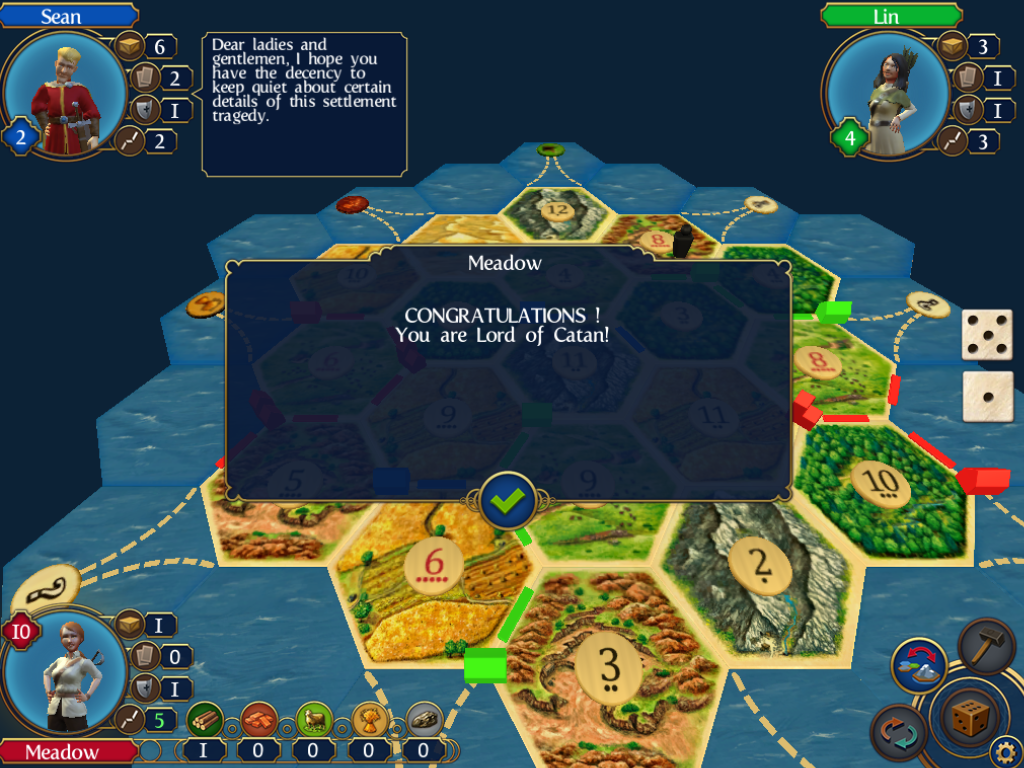Click the sheep wool resource icon
1024x768 pixels.
[315, 720]
